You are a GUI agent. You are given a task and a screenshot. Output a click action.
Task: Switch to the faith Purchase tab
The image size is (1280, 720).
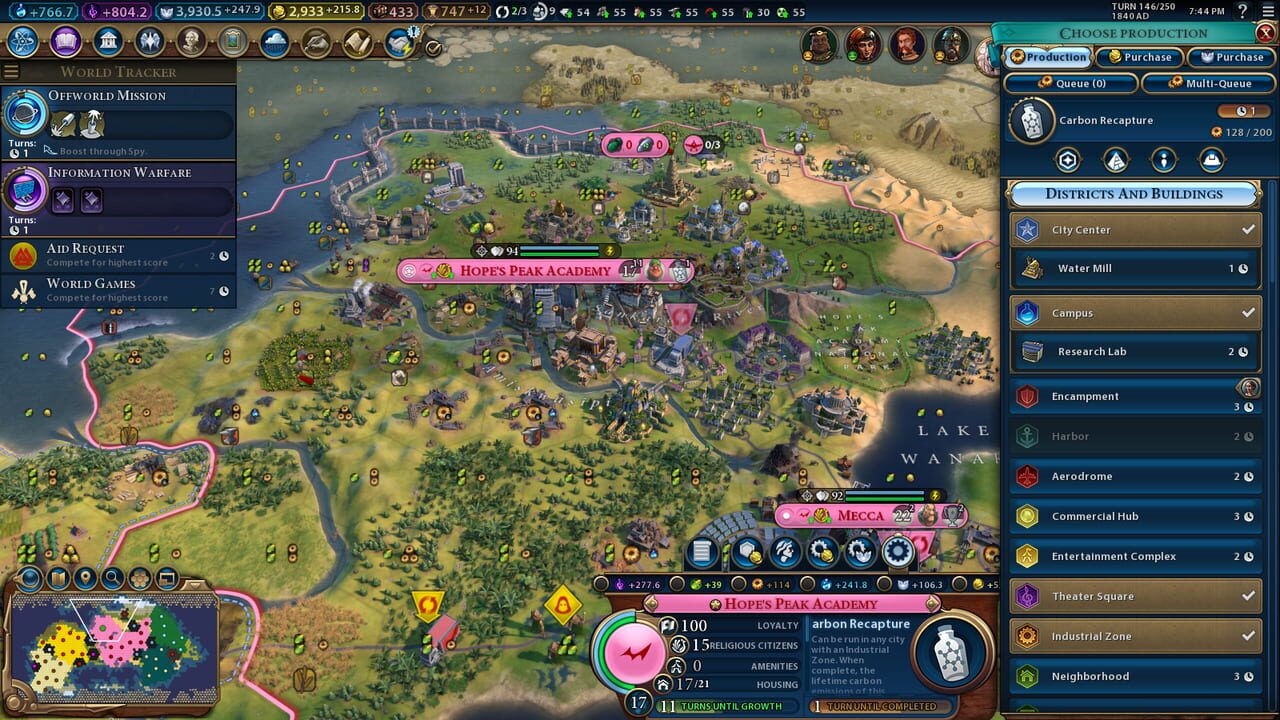(1231, 57)
